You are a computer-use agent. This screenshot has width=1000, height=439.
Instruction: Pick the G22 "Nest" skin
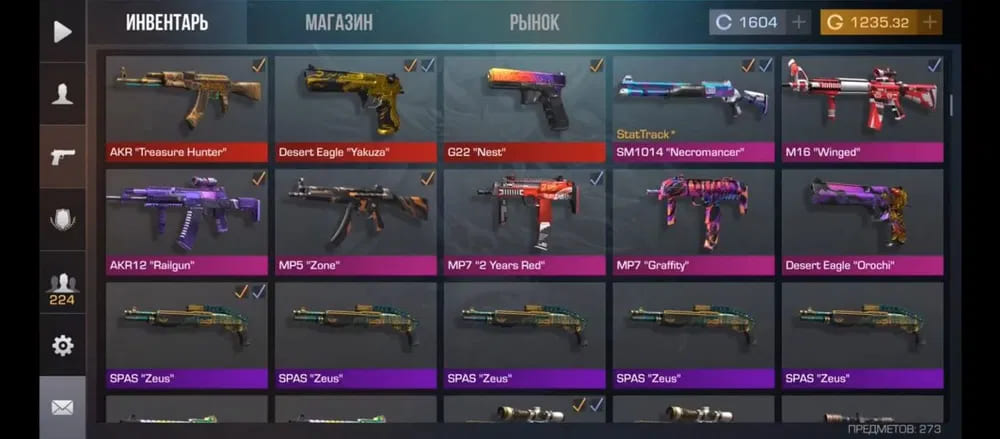pyautogui.click(x=524, y=107)
